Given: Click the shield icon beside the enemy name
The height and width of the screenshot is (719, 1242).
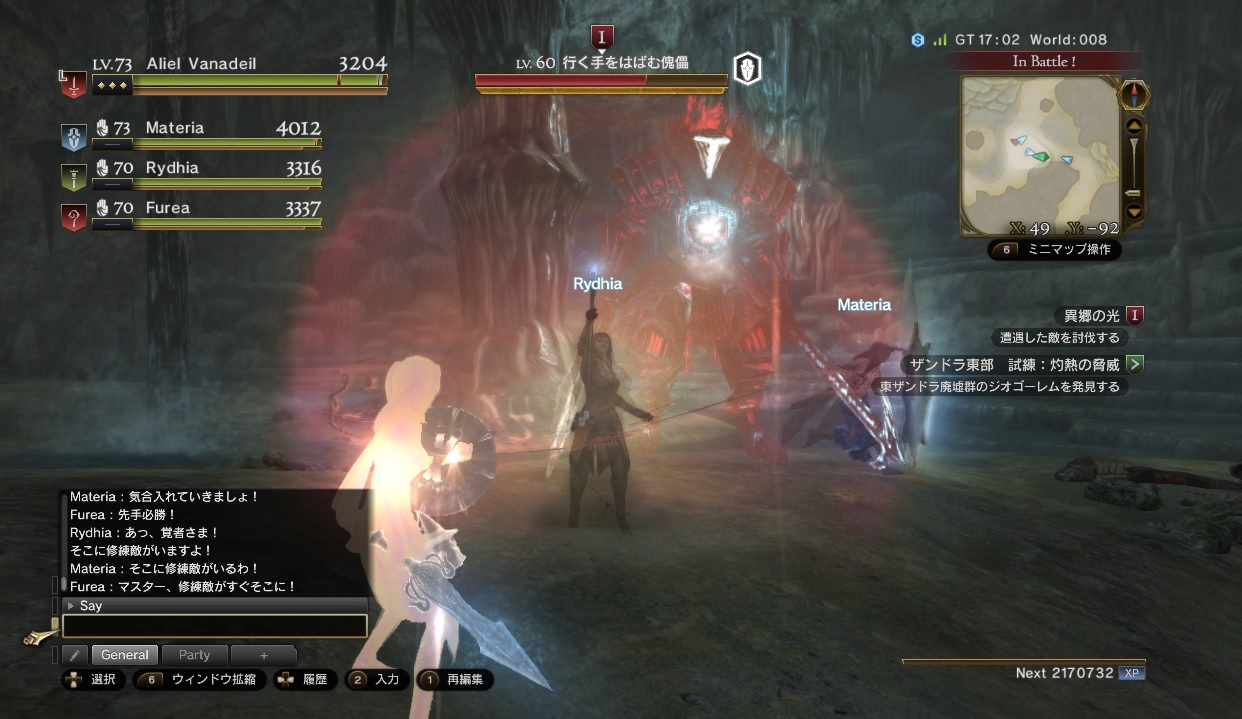Looking at the screenshot, I should coord(746,68).
